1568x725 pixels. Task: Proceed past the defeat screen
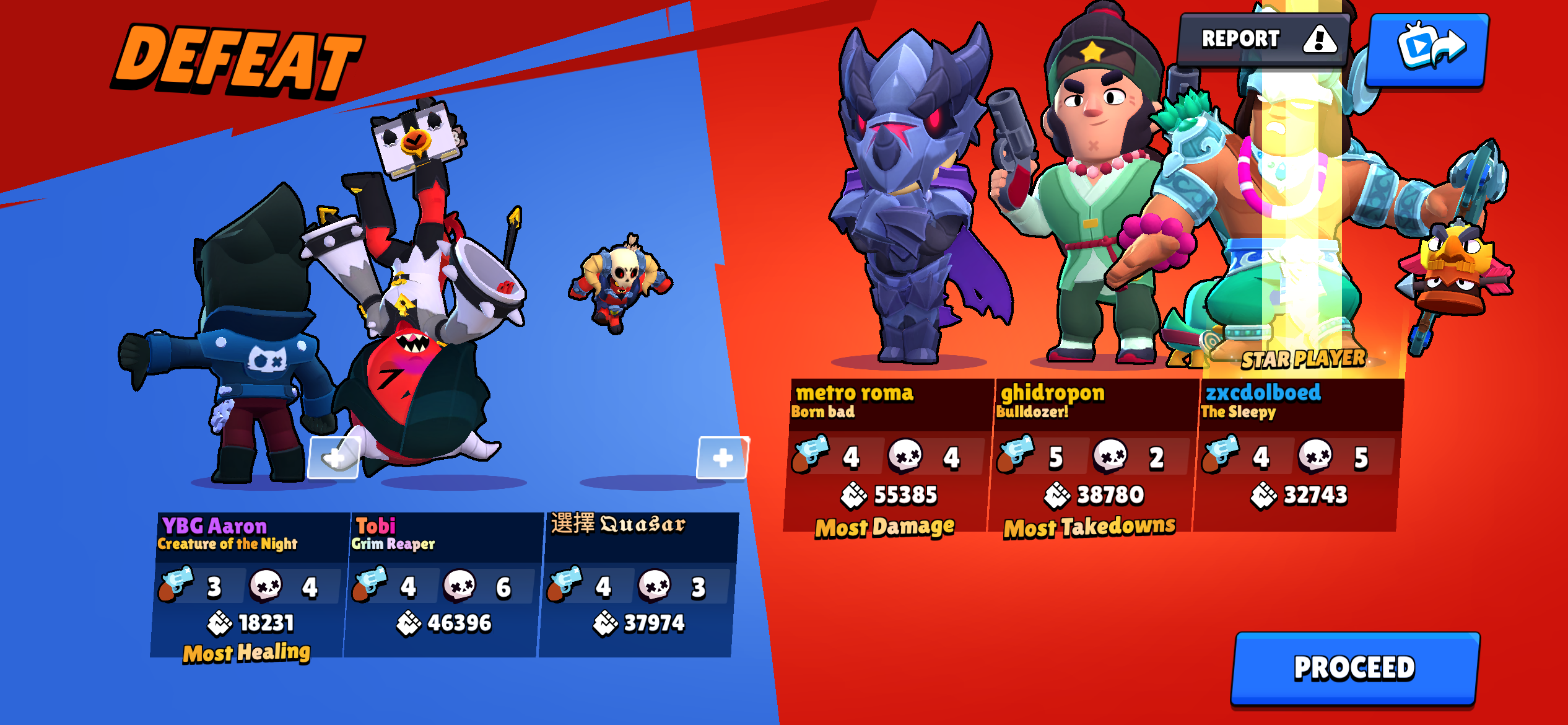[x=1354, y=668]
